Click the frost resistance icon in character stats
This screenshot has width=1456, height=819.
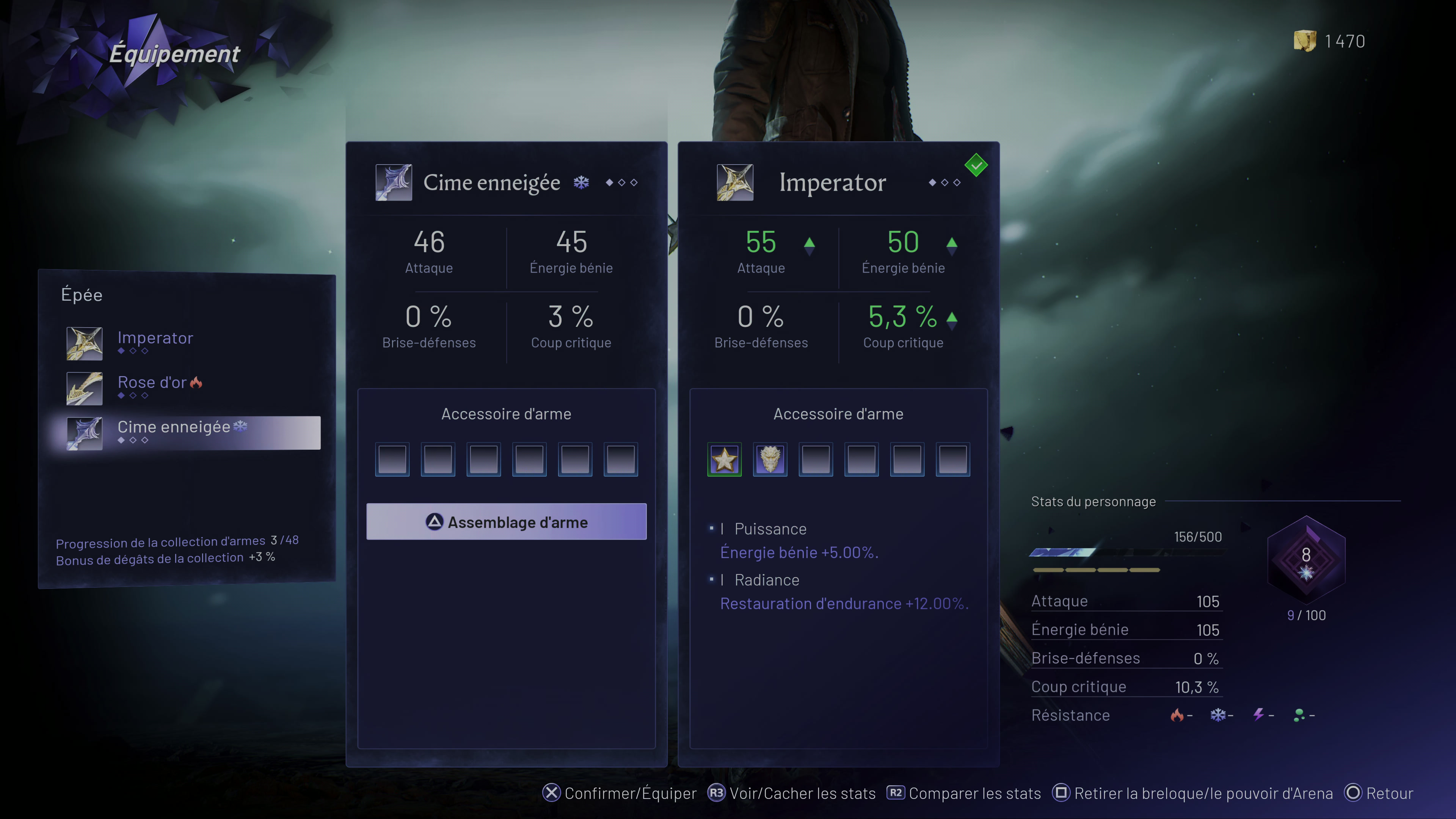[x=1219, y=714]
